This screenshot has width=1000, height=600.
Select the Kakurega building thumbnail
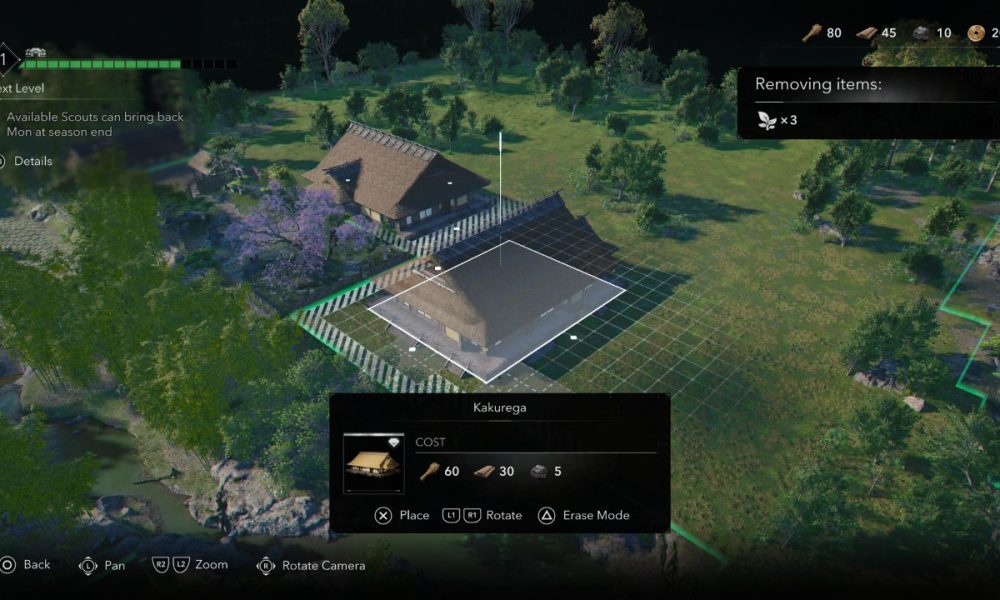coord(373,462)
